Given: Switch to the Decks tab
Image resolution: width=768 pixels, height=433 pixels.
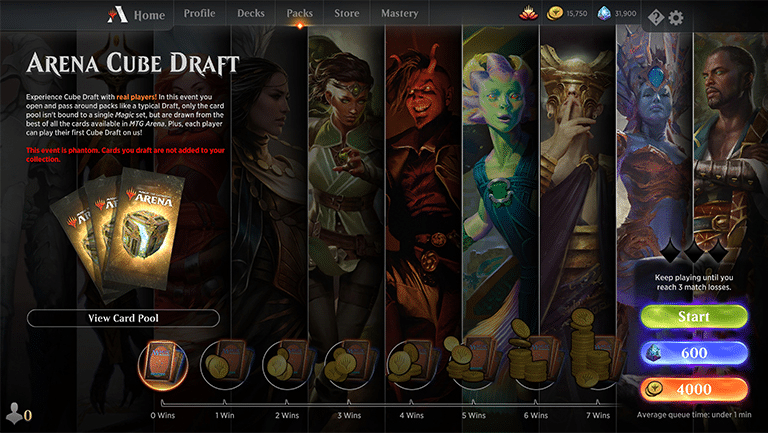Looking at the screenshot, I should point(251,15).
